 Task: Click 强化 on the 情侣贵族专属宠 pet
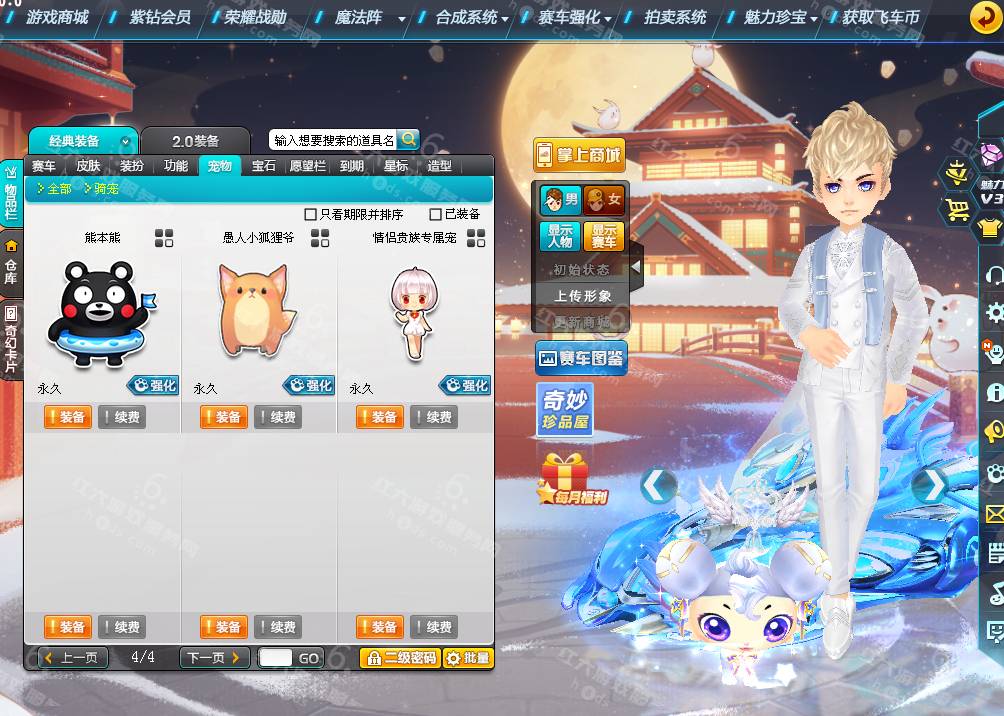pos(465,385)
